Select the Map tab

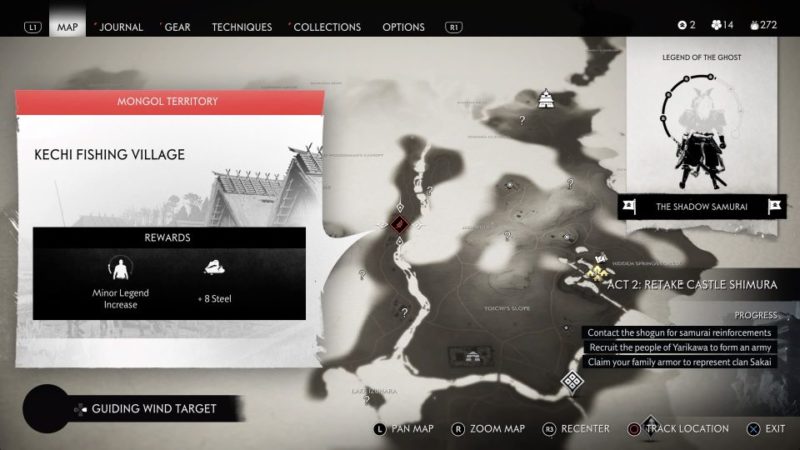(x=67, y=27)
